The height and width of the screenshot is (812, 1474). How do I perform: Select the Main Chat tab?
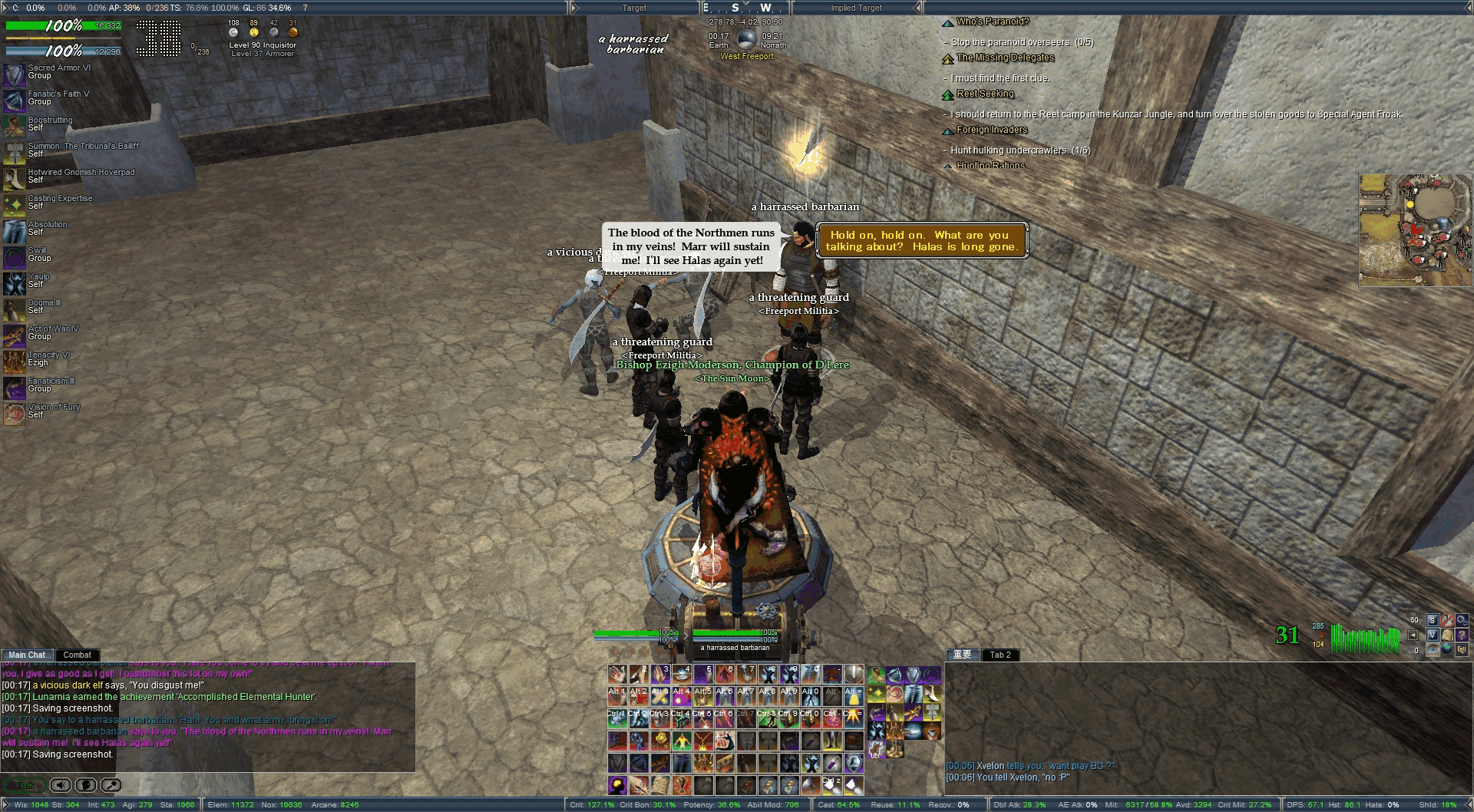27,655
